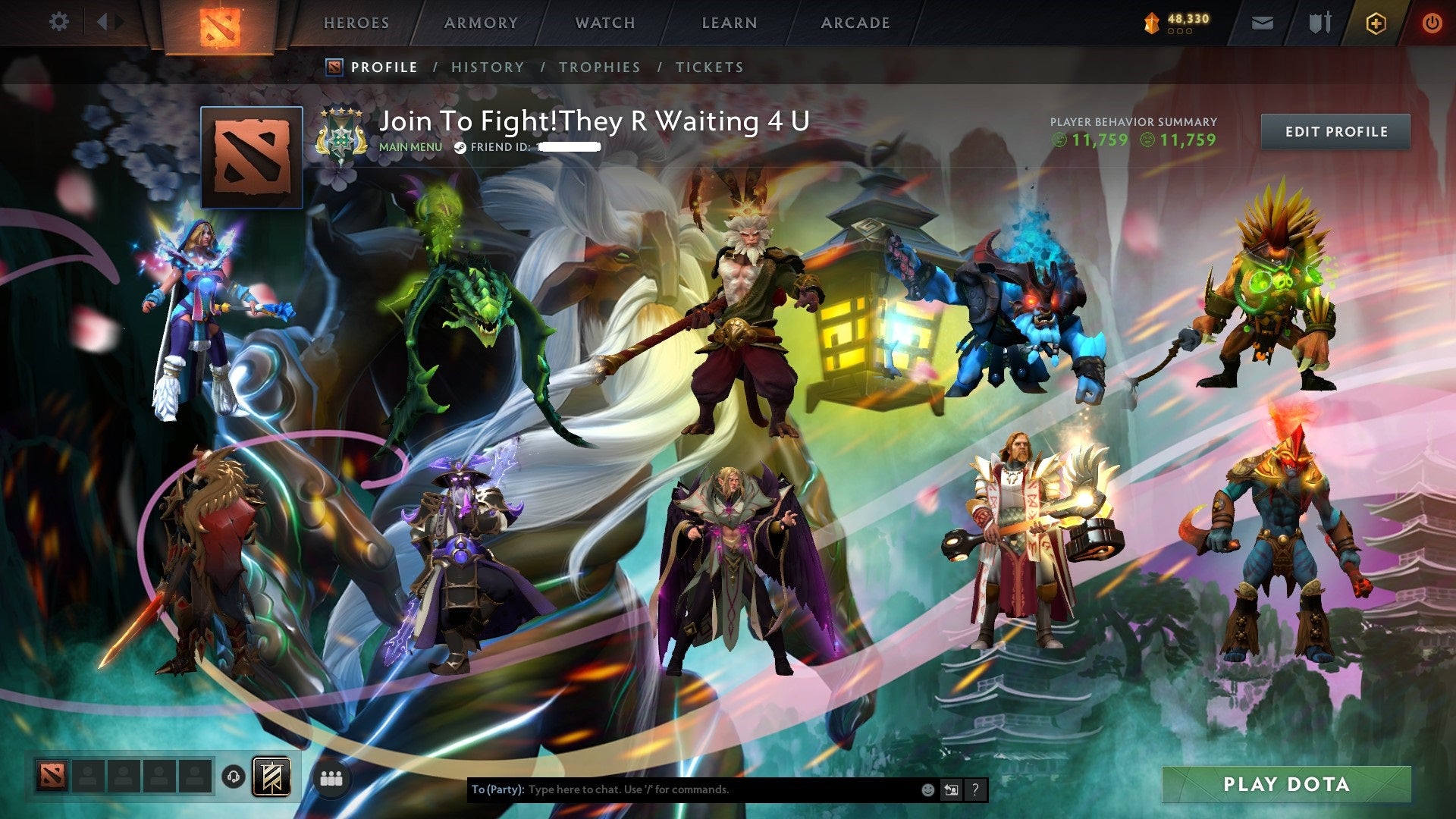Open the friends list via the people icon
Viewport: 1456px width, 819px height.
click(x=330, y=777)
